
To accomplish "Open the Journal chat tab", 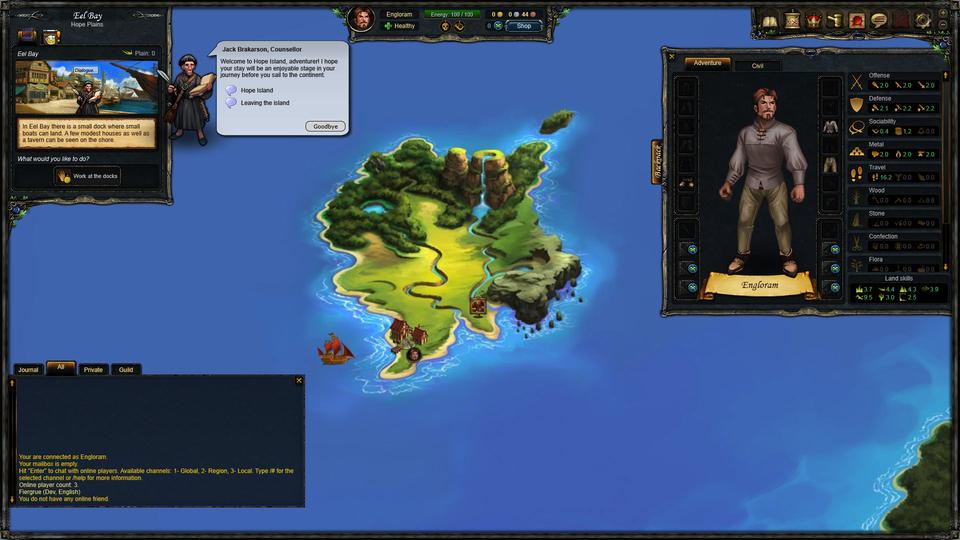I will click(x=28, y=370).
